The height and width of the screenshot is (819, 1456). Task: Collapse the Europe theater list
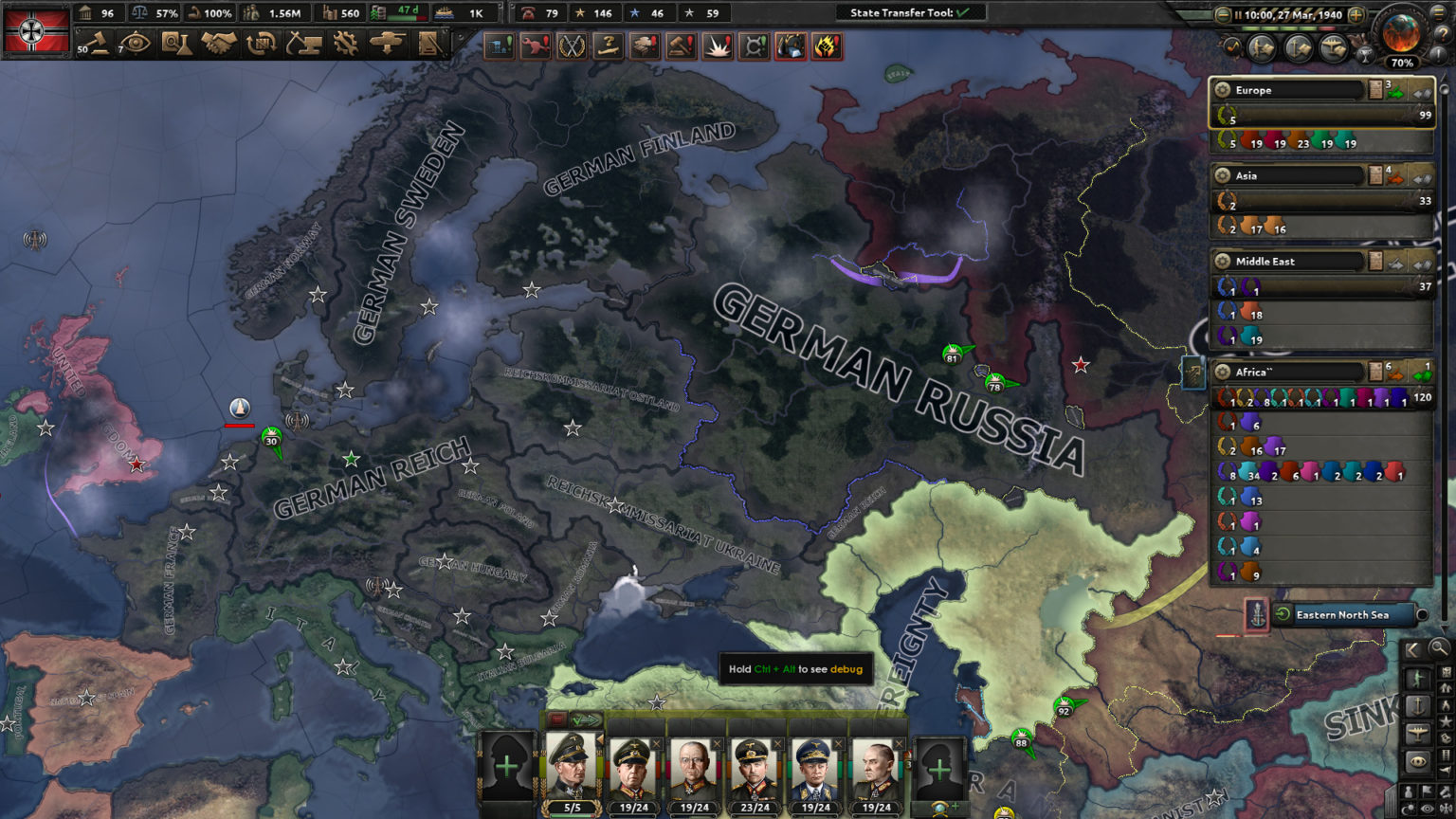(1419, 94)
